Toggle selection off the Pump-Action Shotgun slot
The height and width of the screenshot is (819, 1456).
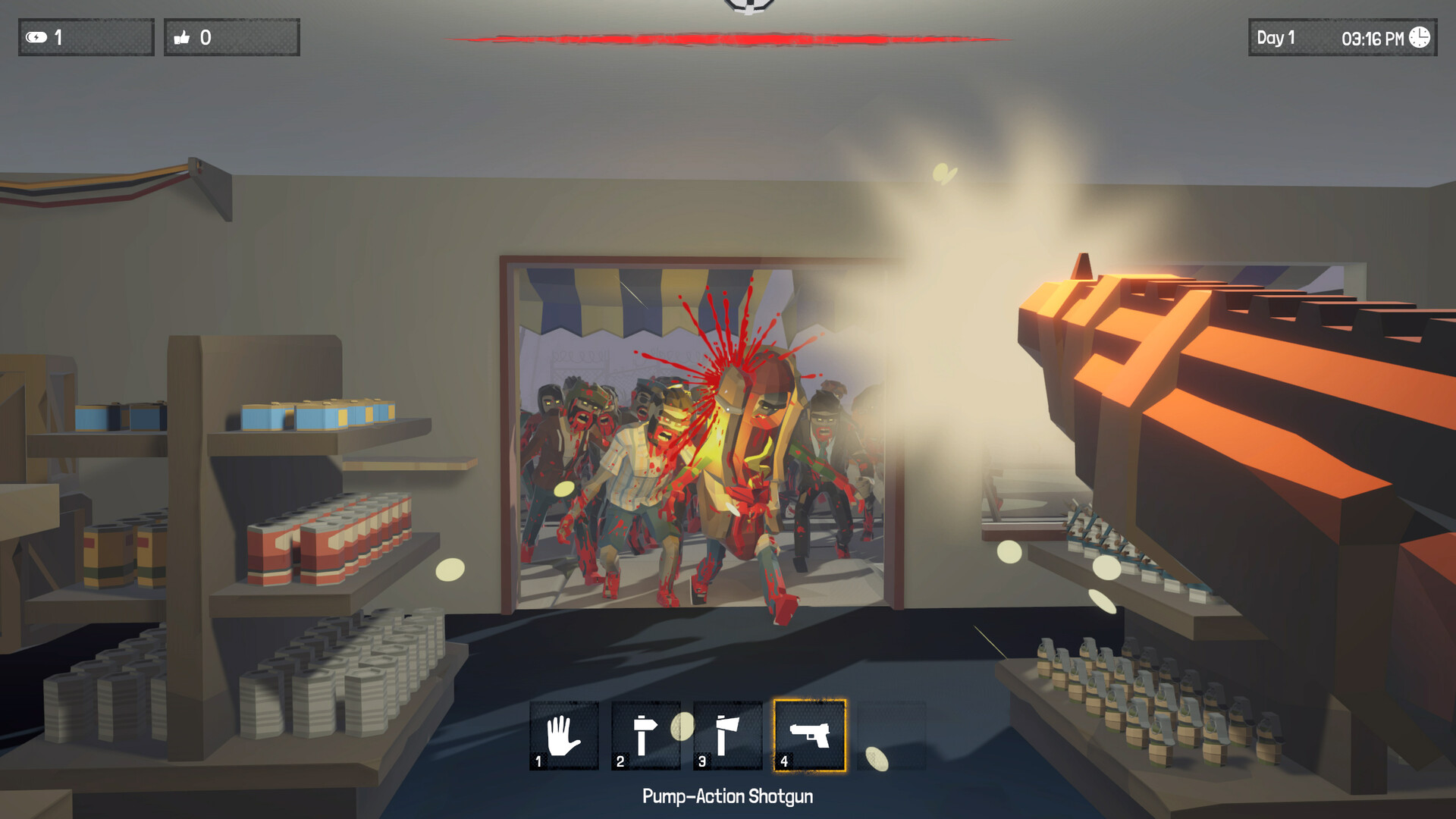808,734
